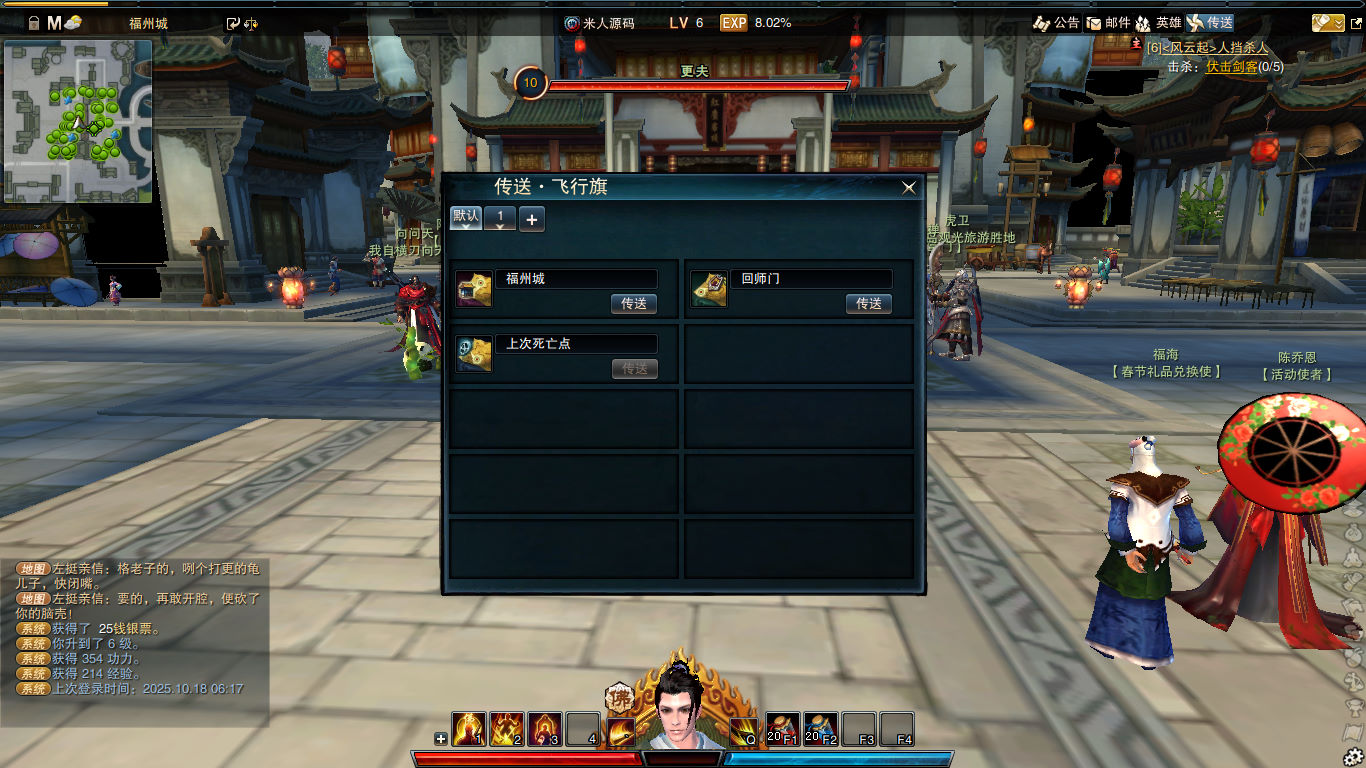Open the 英雄 hero panel
Image resolution: width=1366 pixels, height=768 pixels.
[1158, 22]
